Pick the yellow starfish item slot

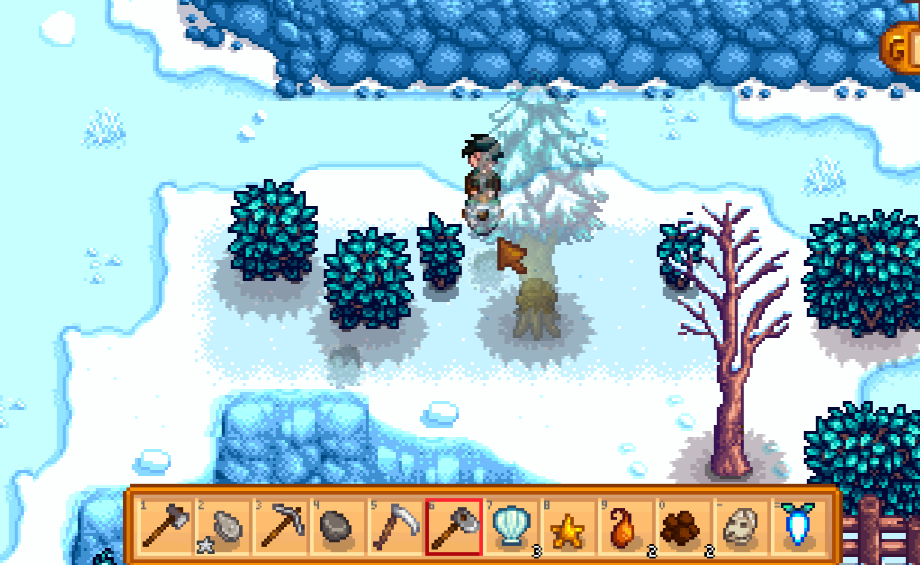pyautogui.click(x=568, y=525)
